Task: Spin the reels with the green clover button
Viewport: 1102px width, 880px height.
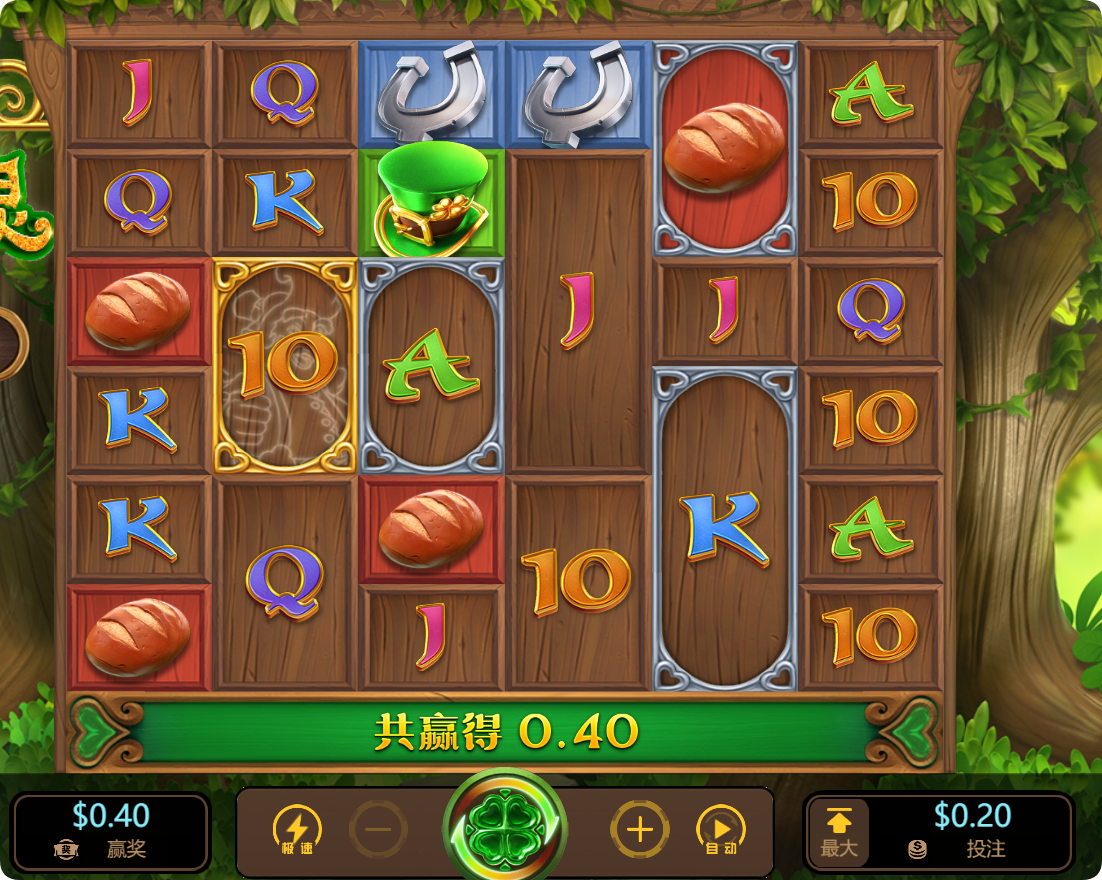Action: coord(505,828)
